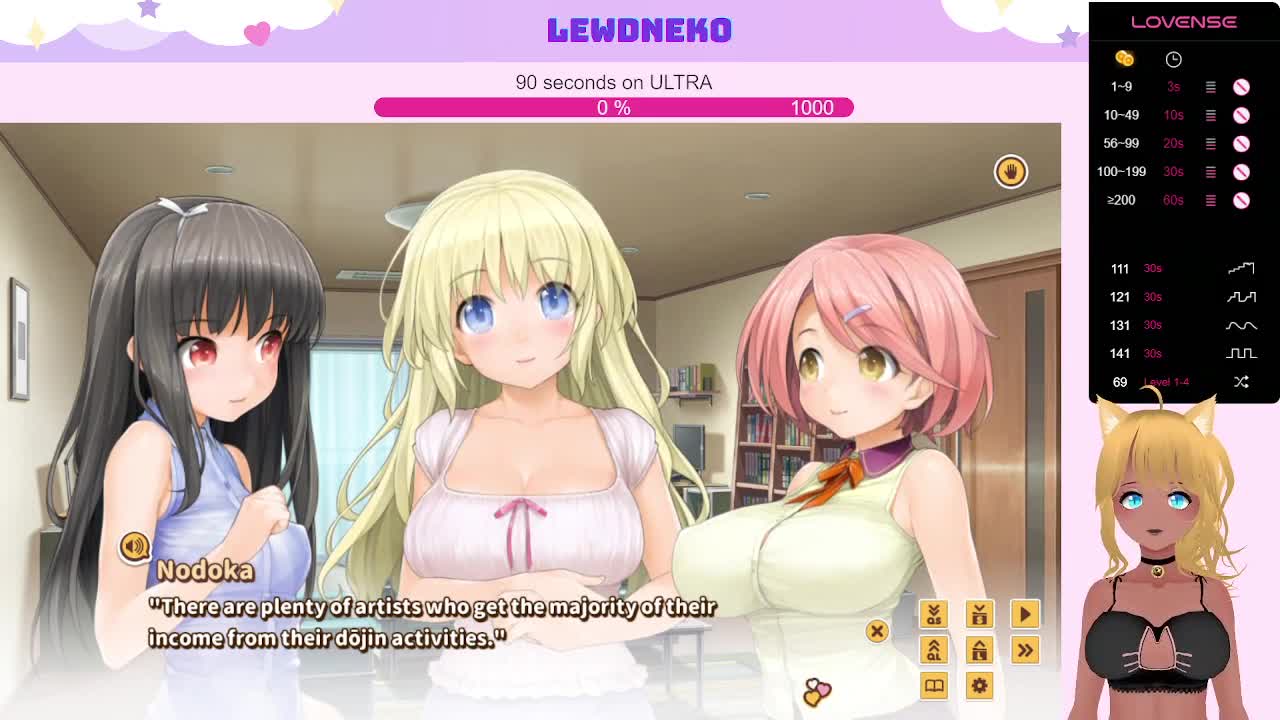Open the backlog book icon
This screenshot has width=1280, height=720.
(933, 686)
